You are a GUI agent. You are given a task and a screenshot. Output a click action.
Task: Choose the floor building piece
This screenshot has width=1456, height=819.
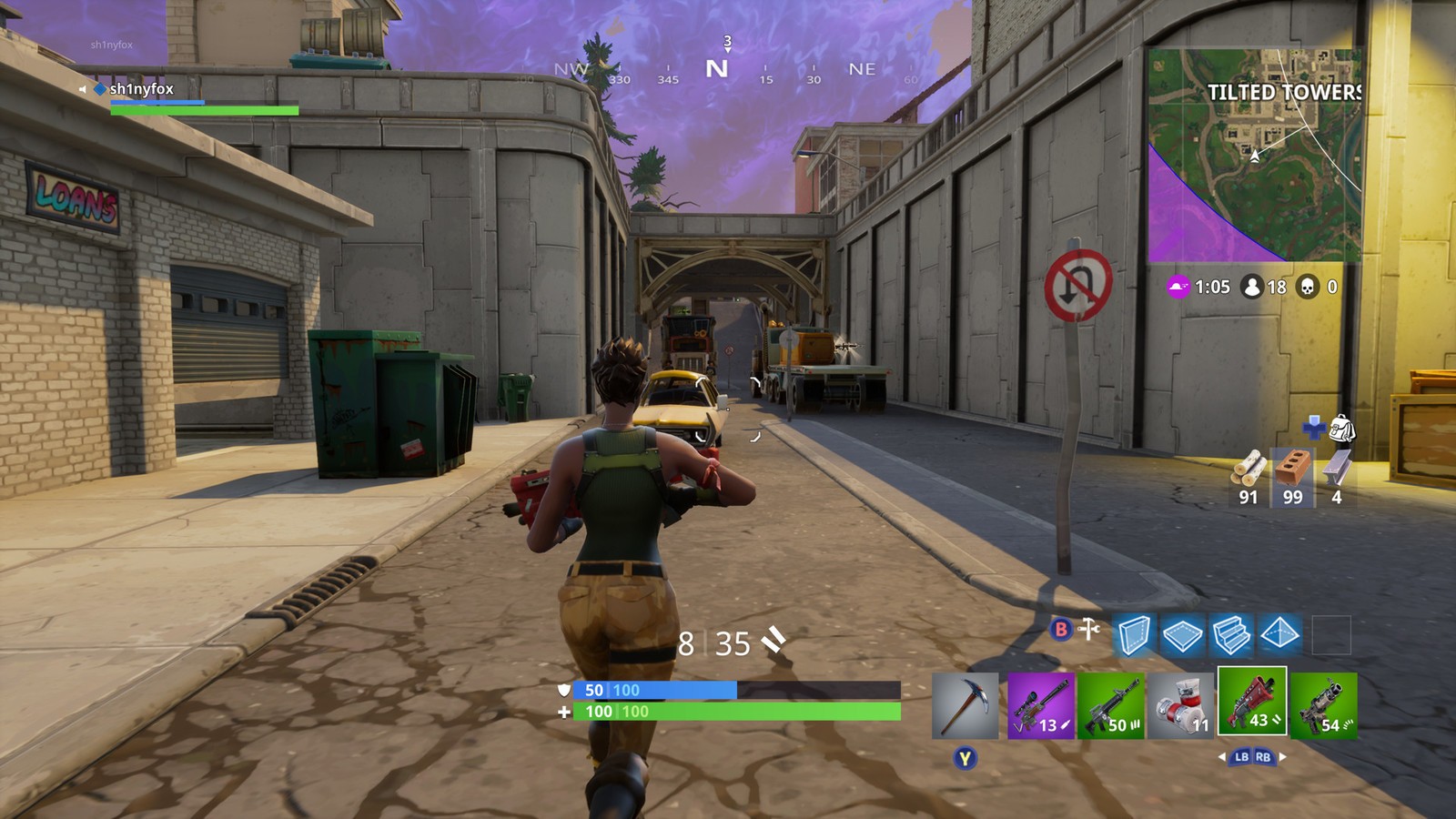[x=1182, y=635]
